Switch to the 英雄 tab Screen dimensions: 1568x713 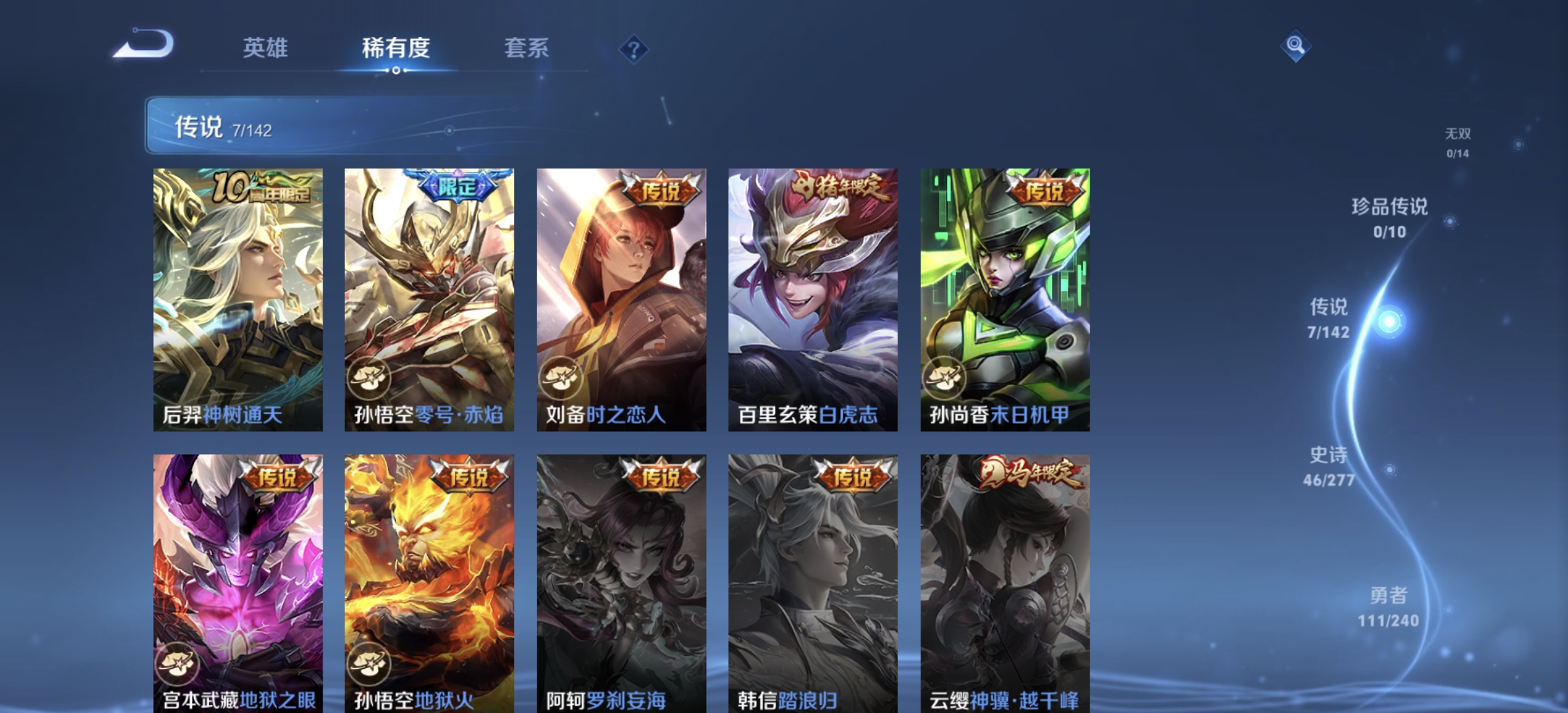[267, 50]
